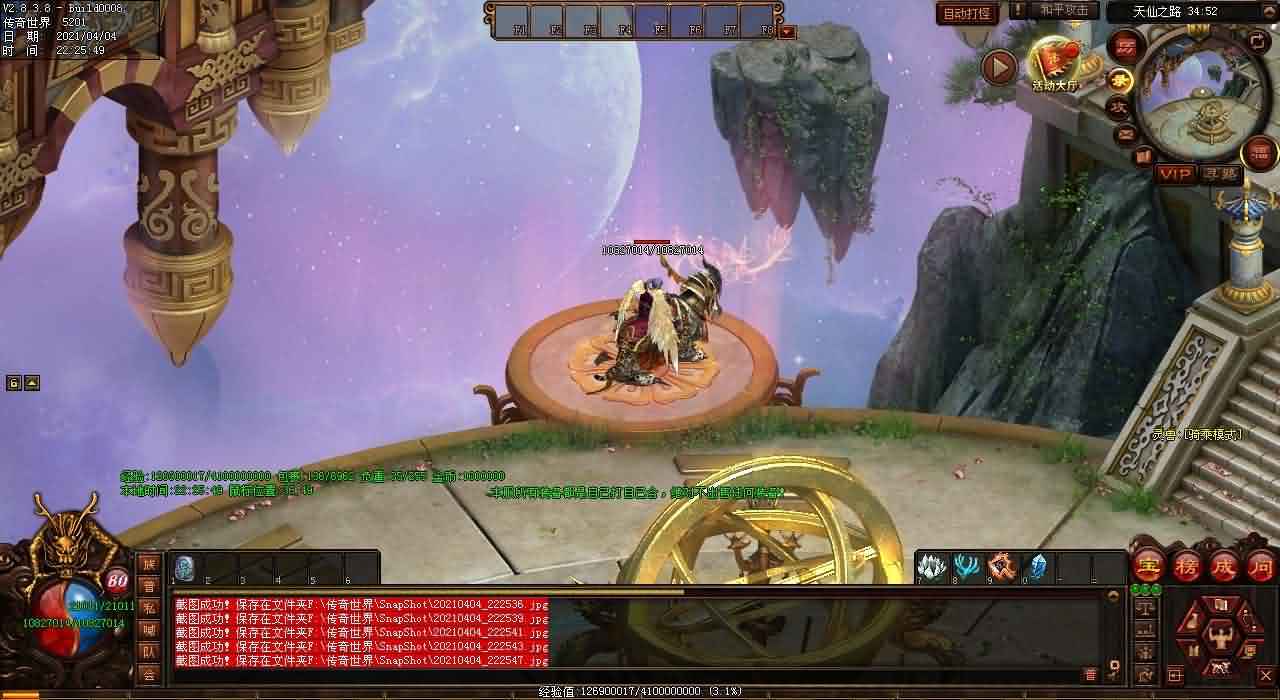Image resolution: width=1280 pixels, height=700 pixels.
Task: Activate the 寻路 pathfinding button
Action: pos(1220,174)
